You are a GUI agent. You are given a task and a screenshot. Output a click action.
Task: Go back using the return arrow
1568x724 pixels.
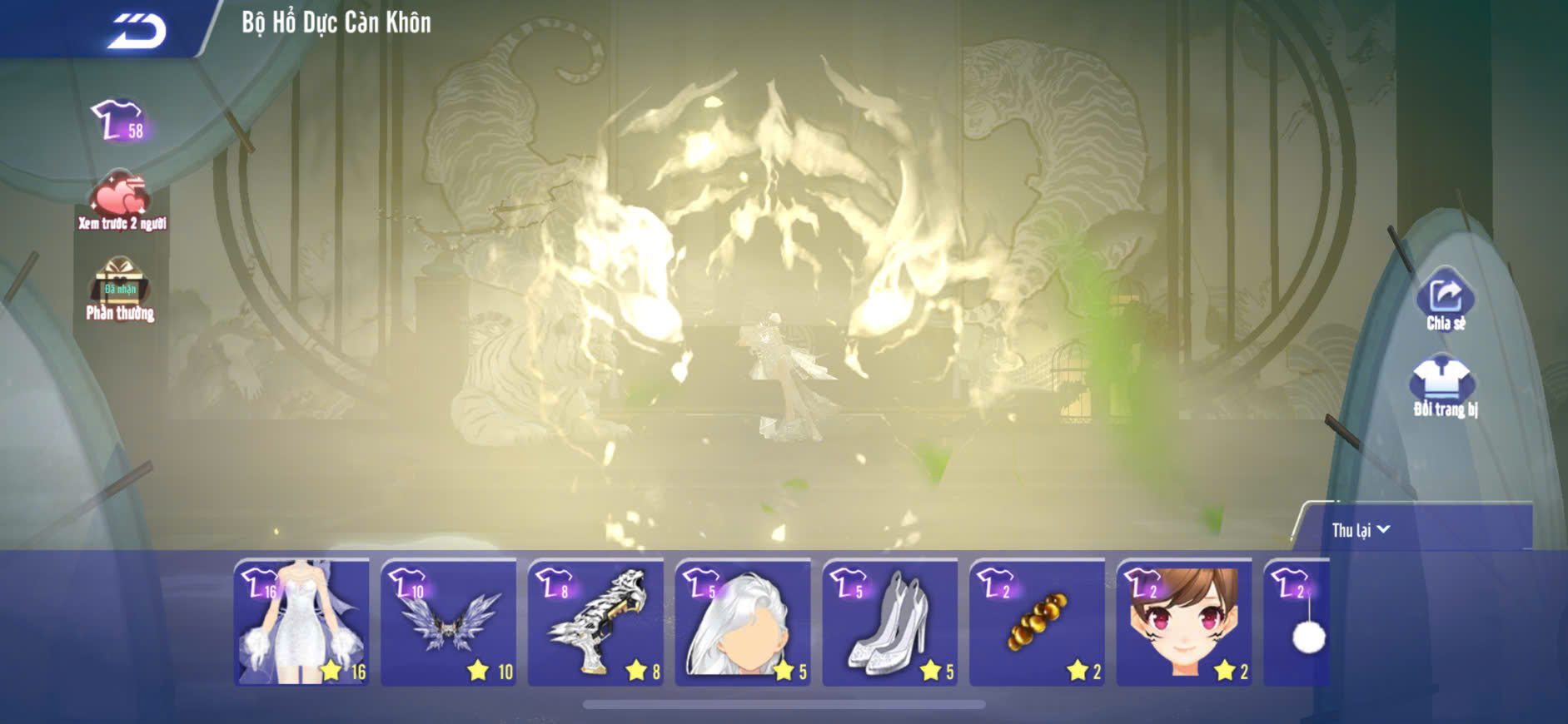pos(136,30)
